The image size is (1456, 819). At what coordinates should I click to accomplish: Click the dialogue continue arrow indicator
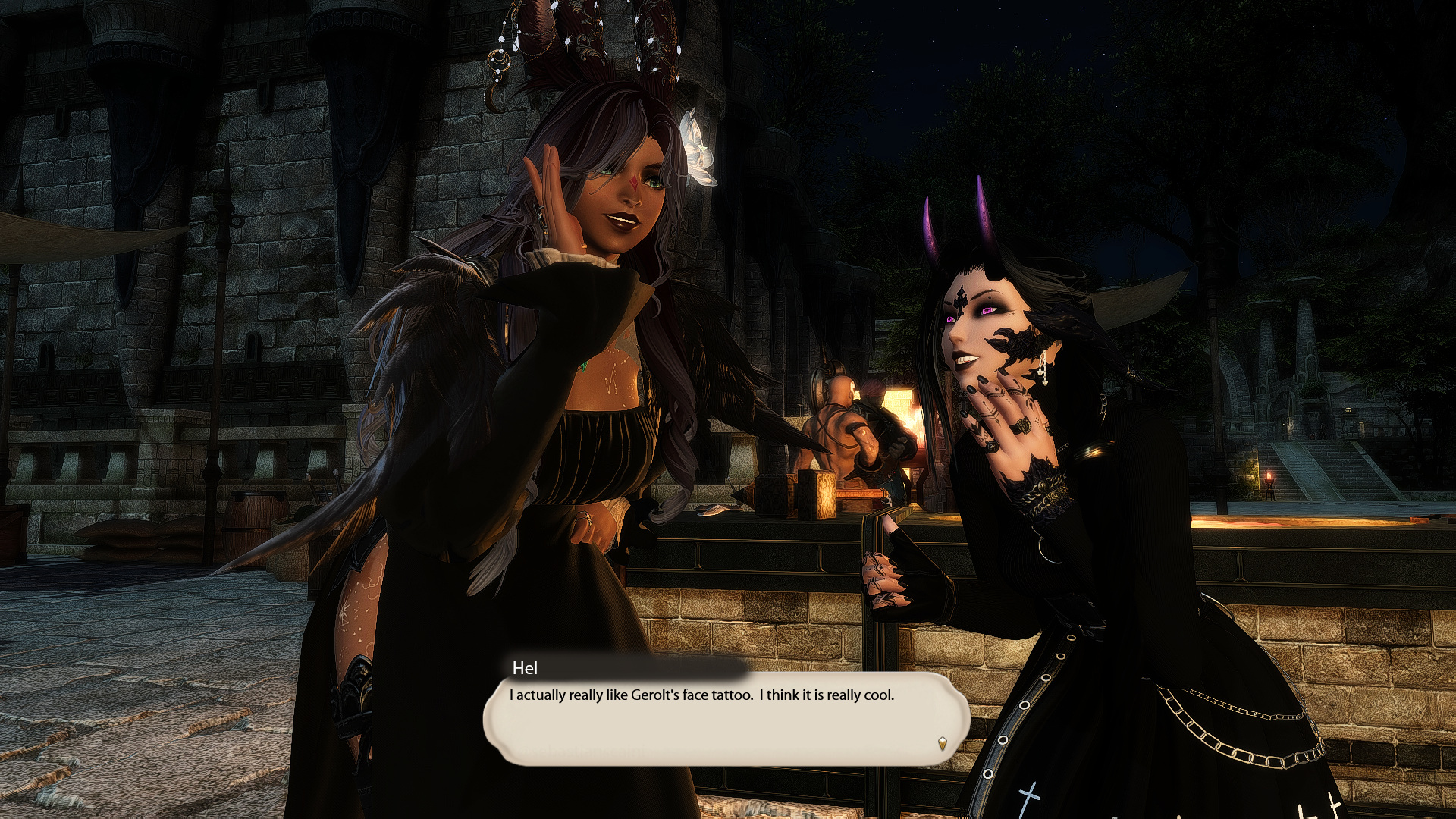click(x=942, y=743)
